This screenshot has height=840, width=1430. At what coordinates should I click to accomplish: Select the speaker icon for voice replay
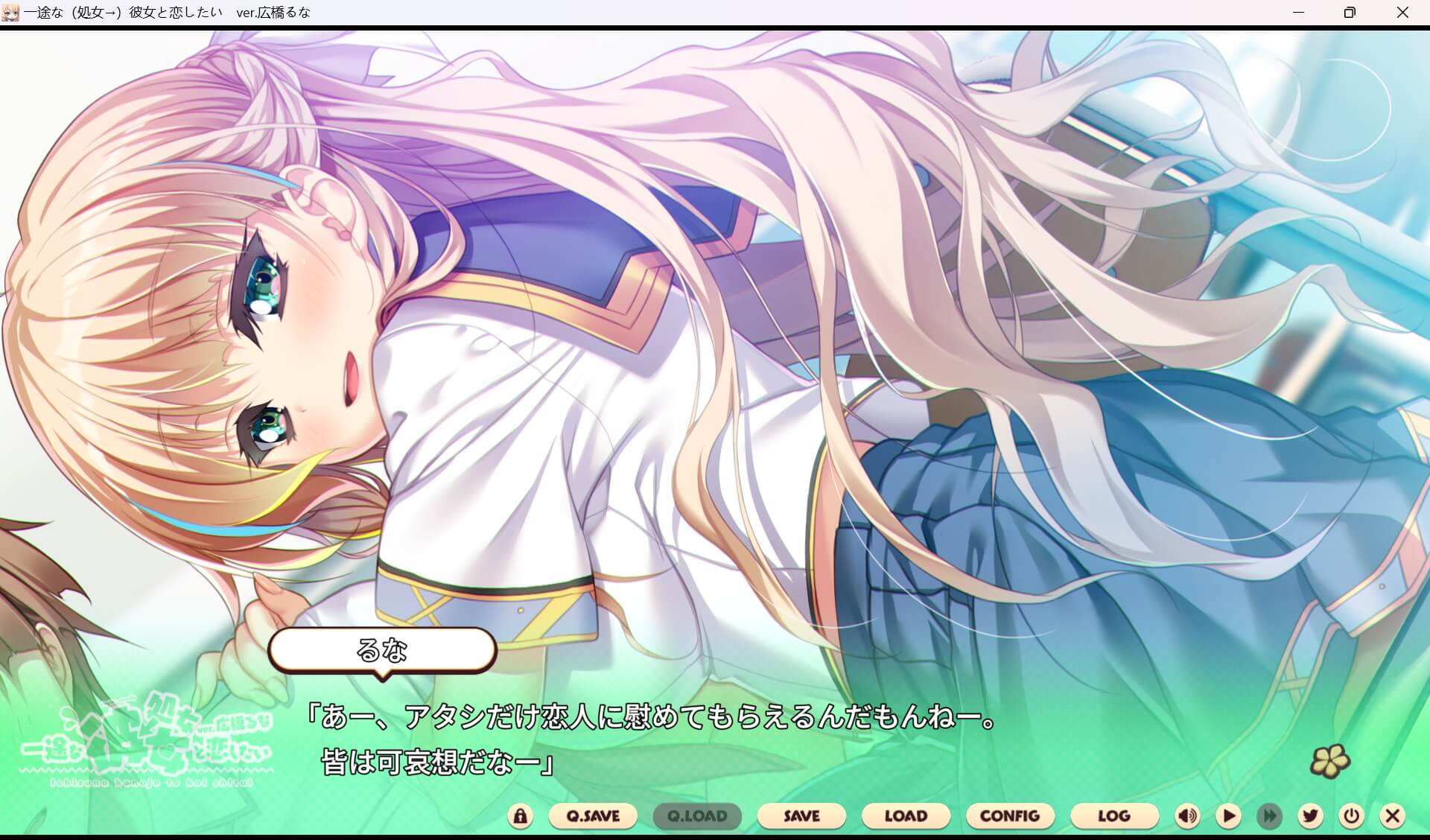(x=1187, y=816)
